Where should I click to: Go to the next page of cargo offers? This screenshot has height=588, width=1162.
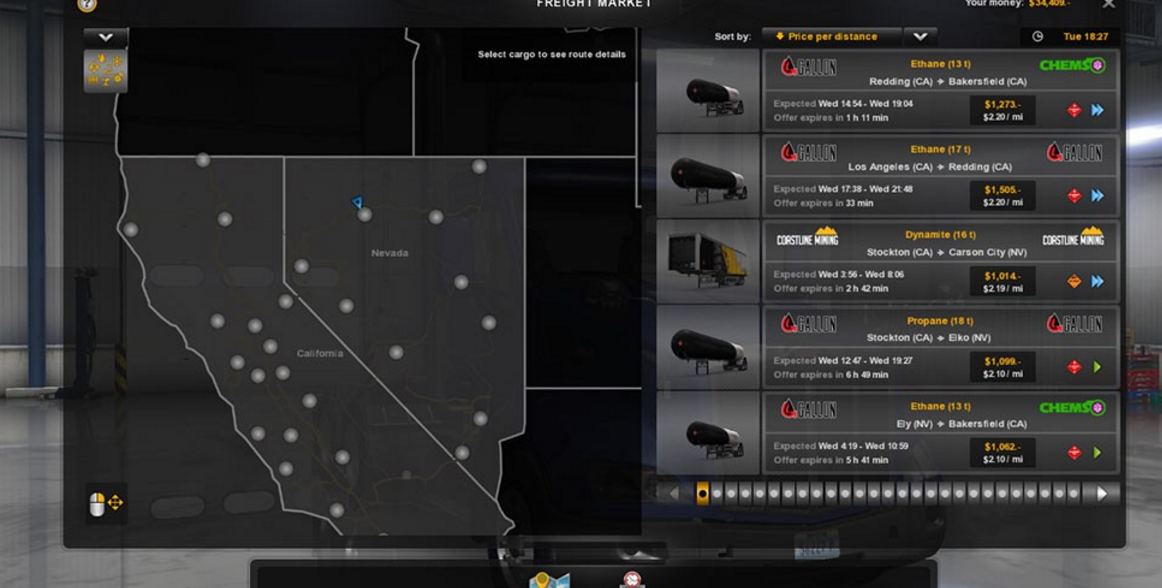(x=1102, y=493)
